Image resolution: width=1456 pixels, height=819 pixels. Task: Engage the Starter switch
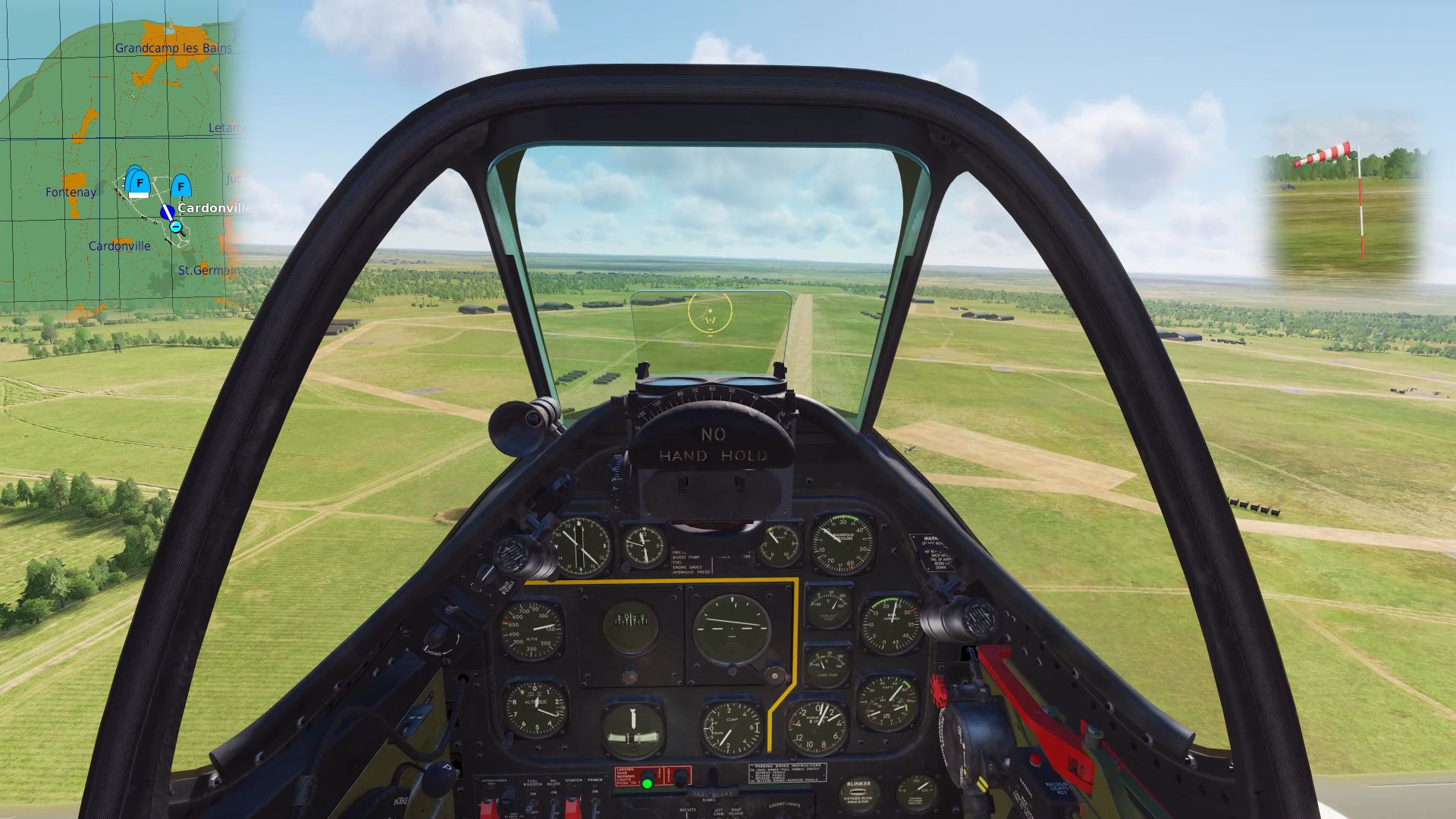(573, 805)
